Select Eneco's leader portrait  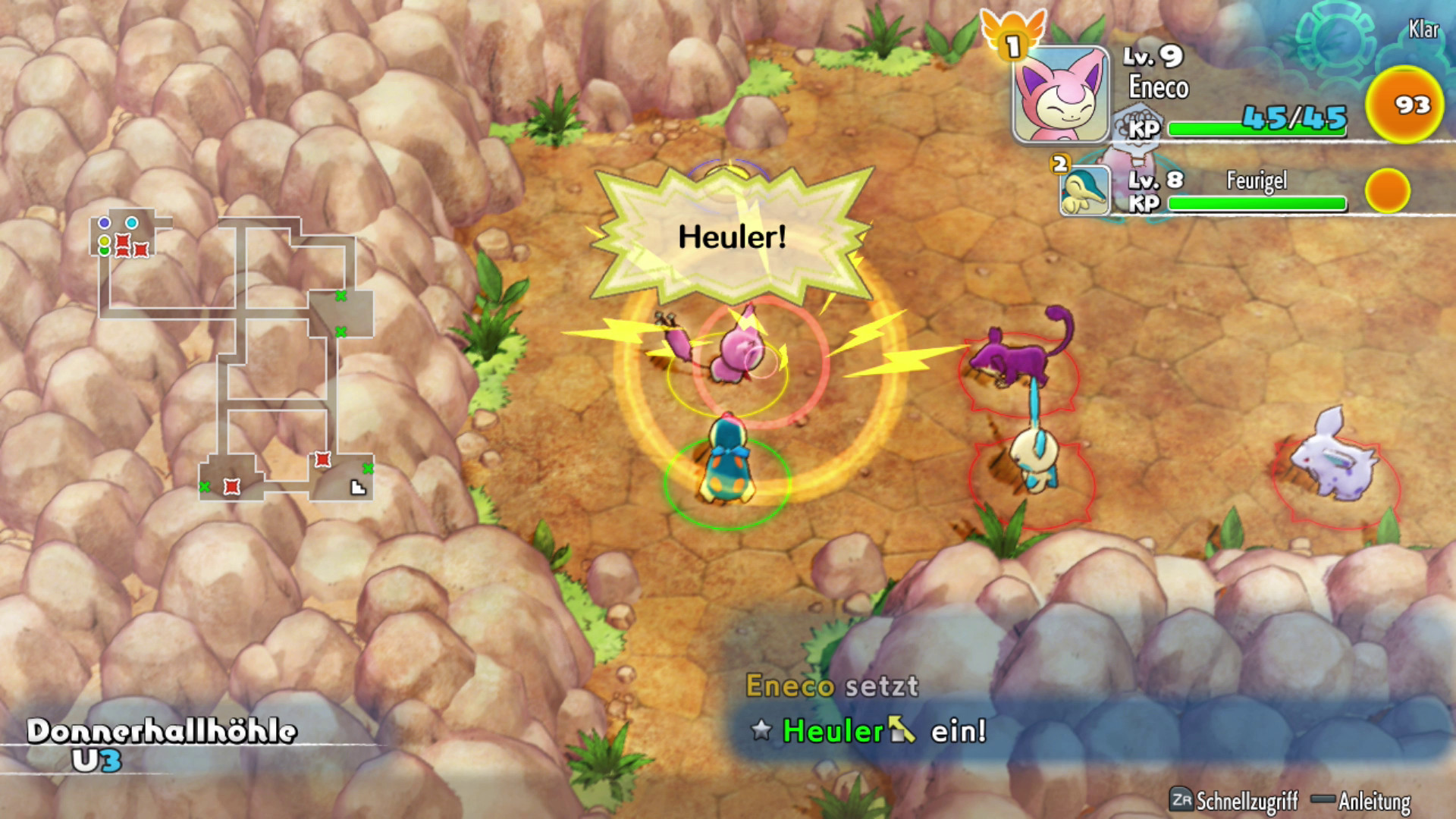1061,95
